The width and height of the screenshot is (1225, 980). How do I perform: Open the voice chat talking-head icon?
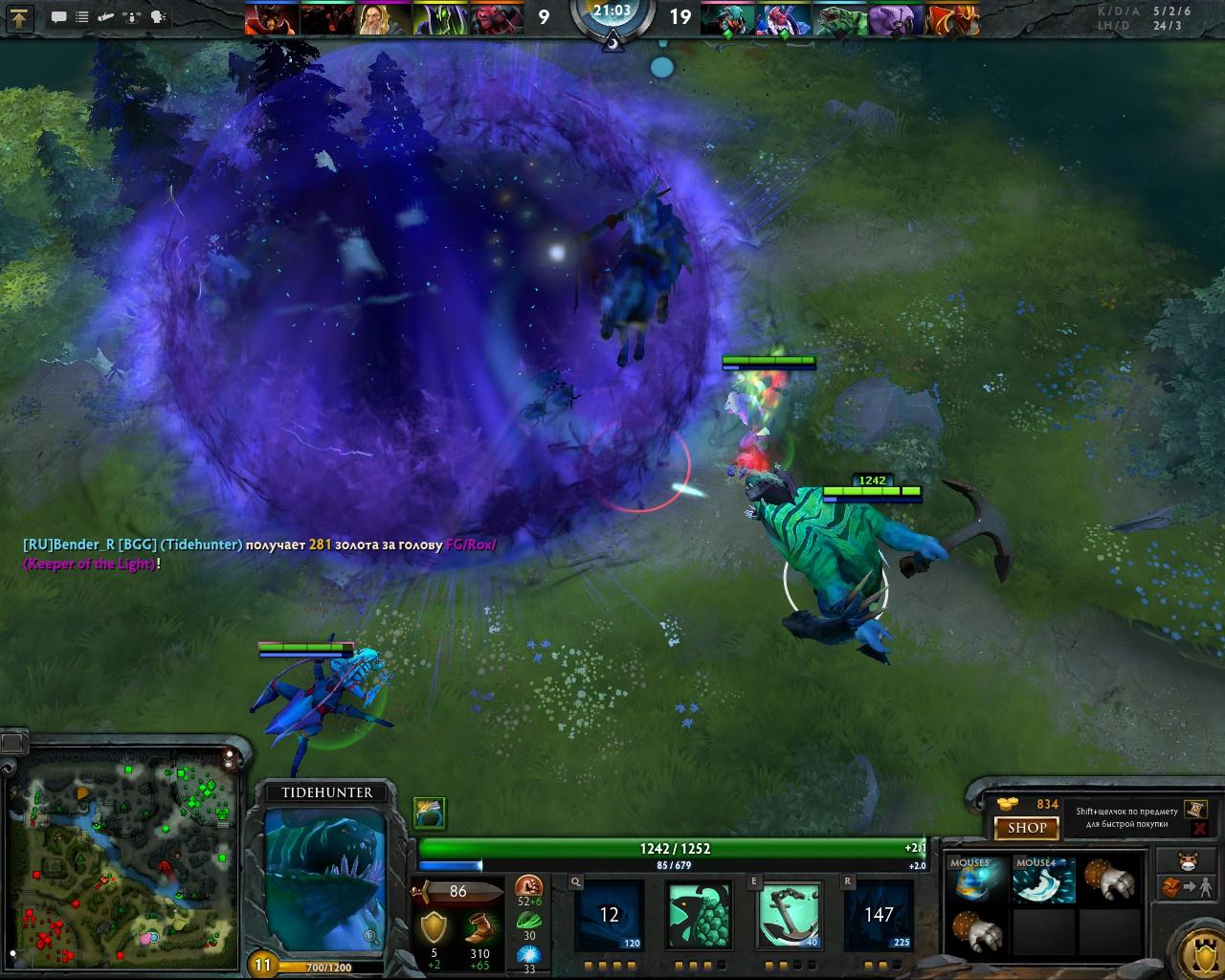[158, 17]
